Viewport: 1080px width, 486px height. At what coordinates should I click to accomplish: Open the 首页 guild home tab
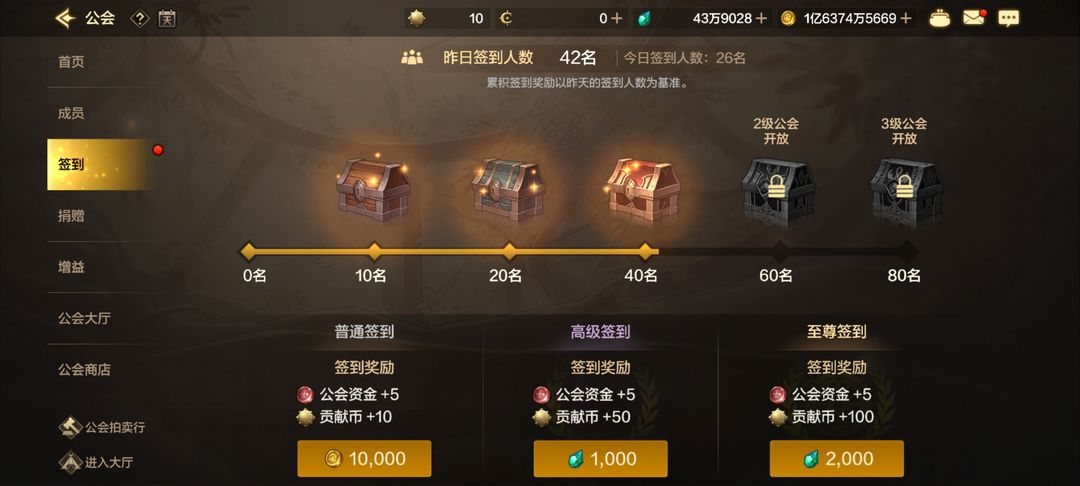(72, 62)
